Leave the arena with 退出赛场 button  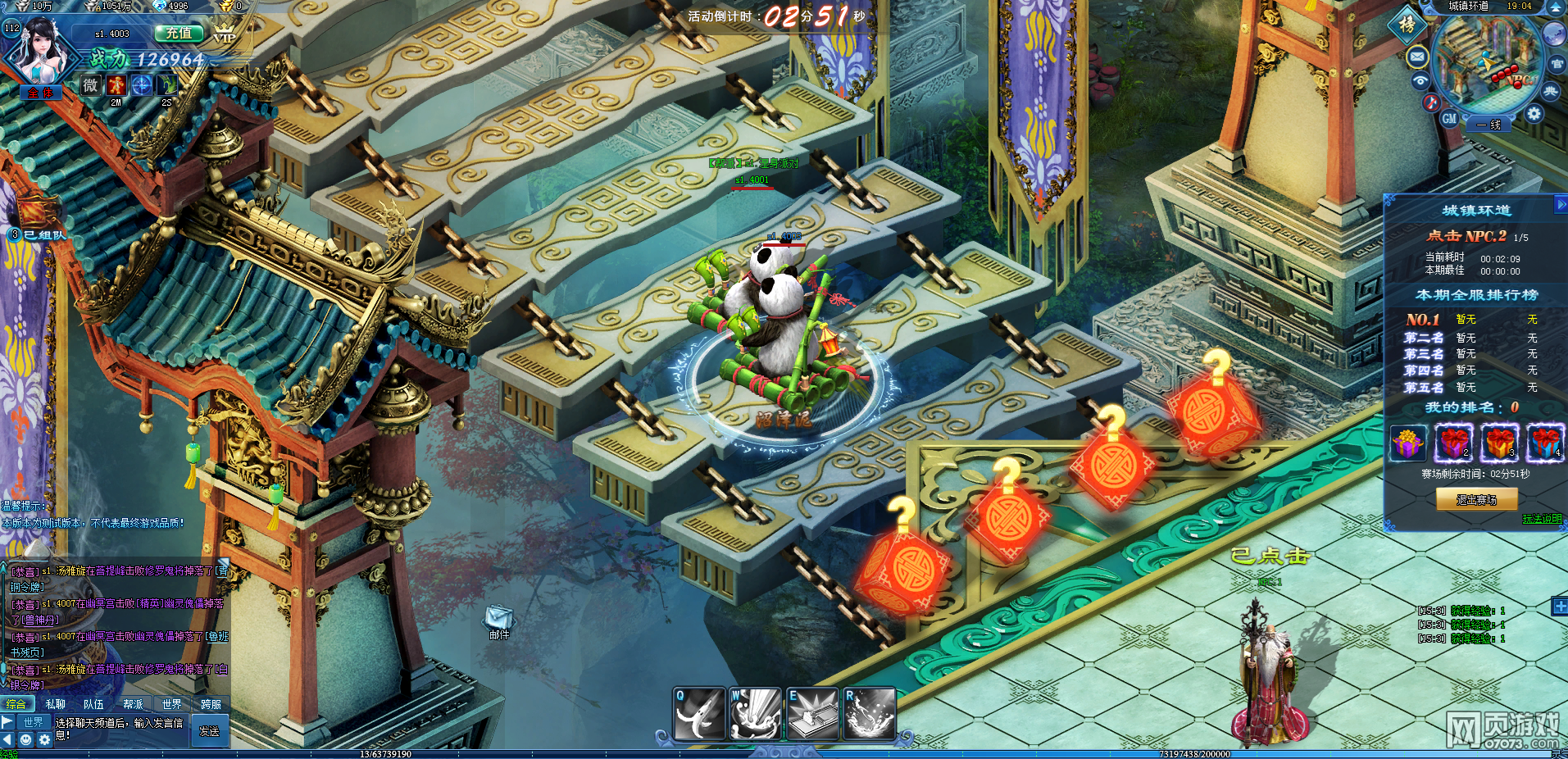click(1476, 499)
